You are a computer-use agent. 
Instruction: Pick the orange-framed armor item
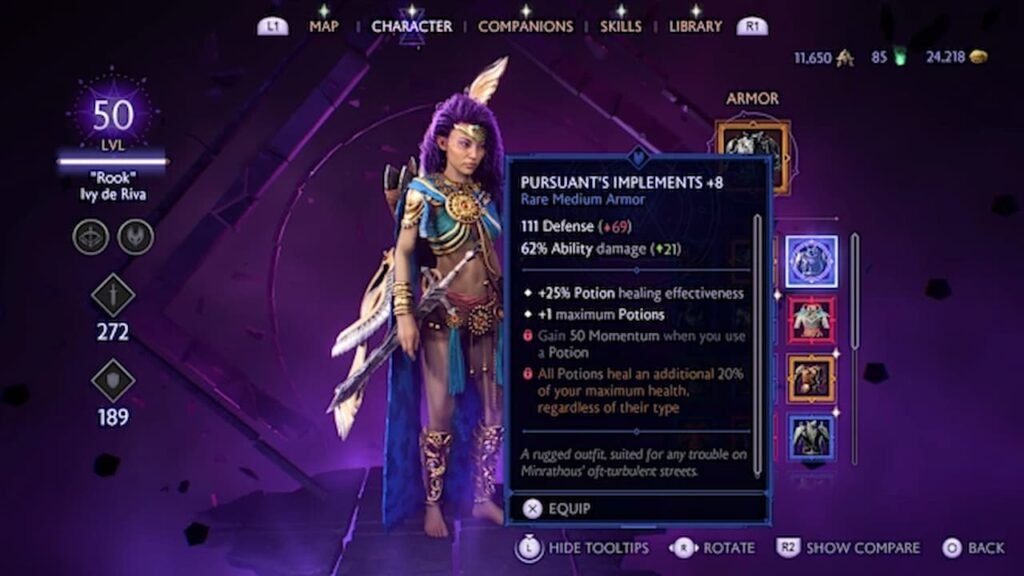pyautogui.click(x=811, y=378)
